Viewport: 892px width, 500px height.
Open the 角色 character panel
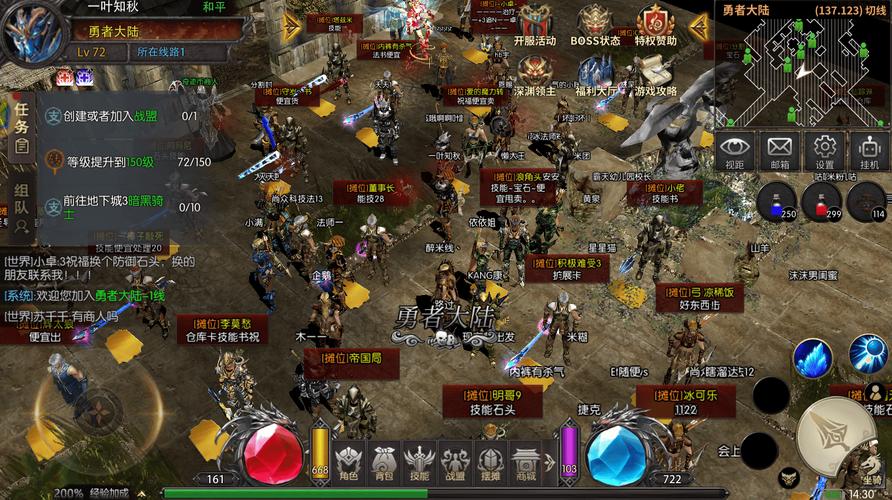[348, 463]
